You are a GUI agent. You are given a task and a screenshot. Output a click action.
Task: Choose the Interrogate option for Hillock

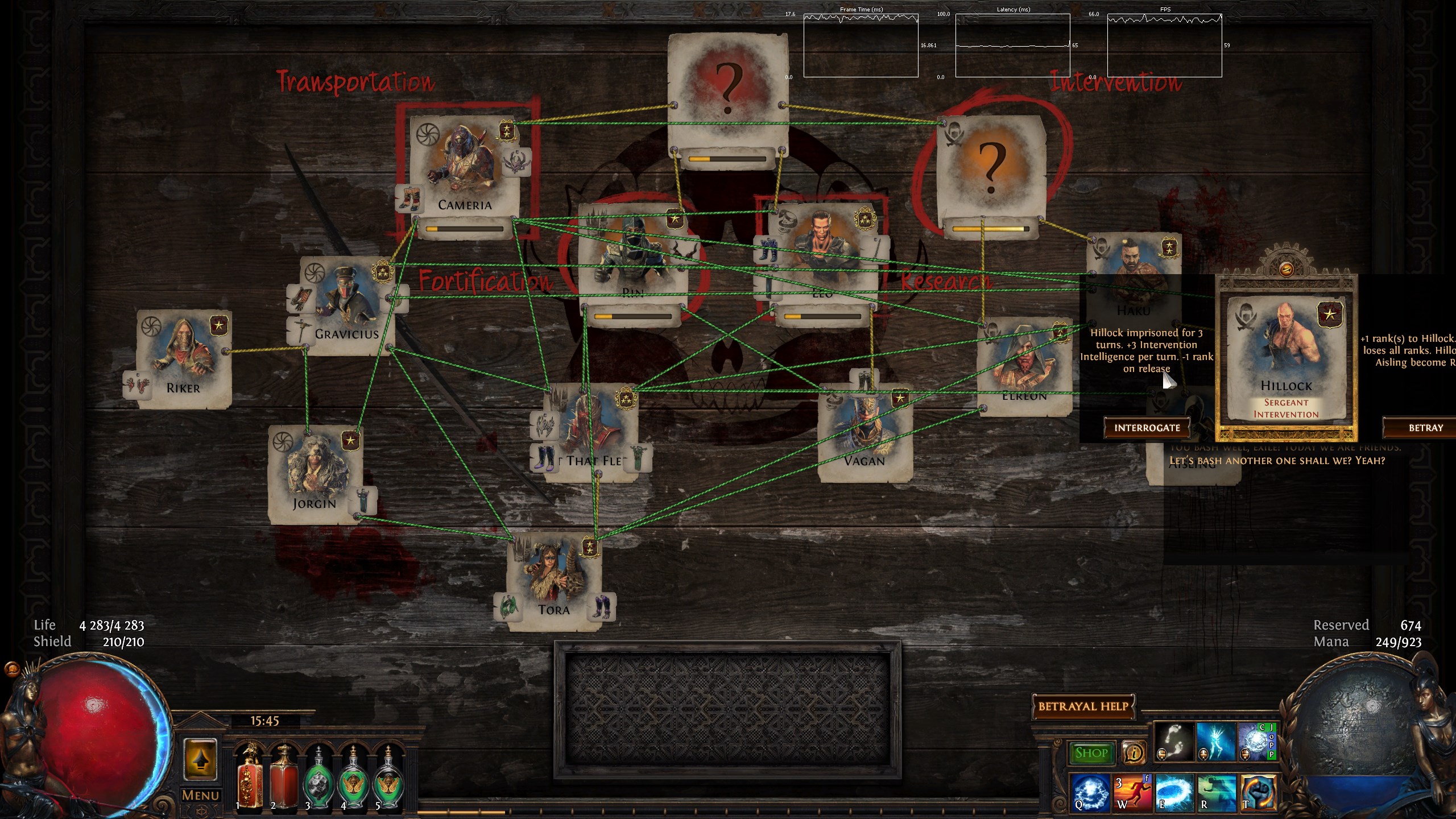[1147, 428]
